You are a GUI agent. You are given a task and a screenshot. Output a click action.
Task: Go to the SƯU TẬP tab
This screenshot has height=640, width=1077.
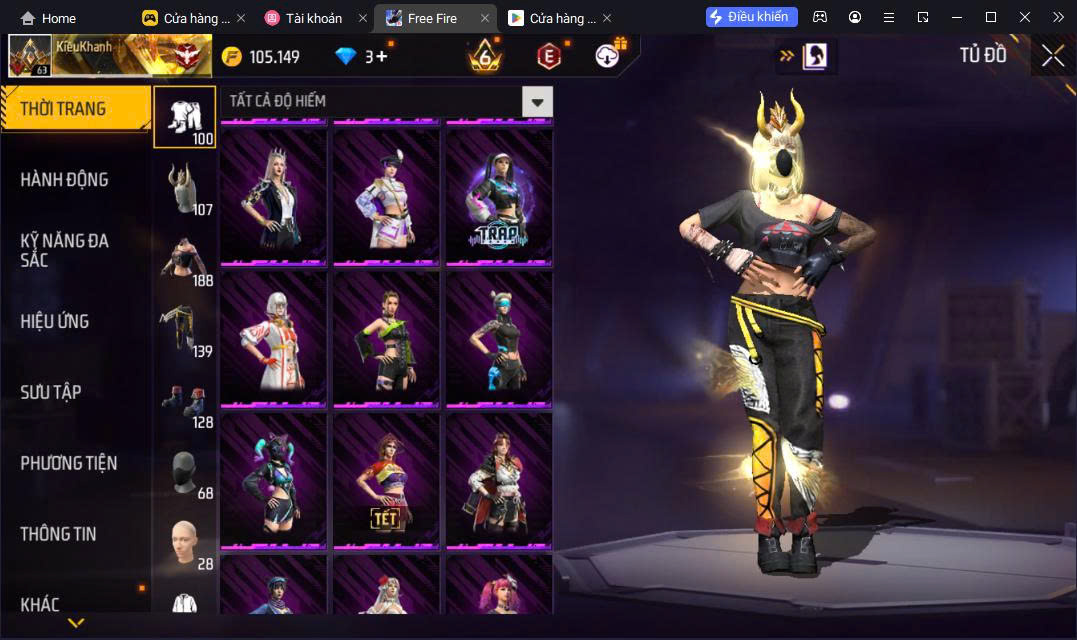point(51,392)
